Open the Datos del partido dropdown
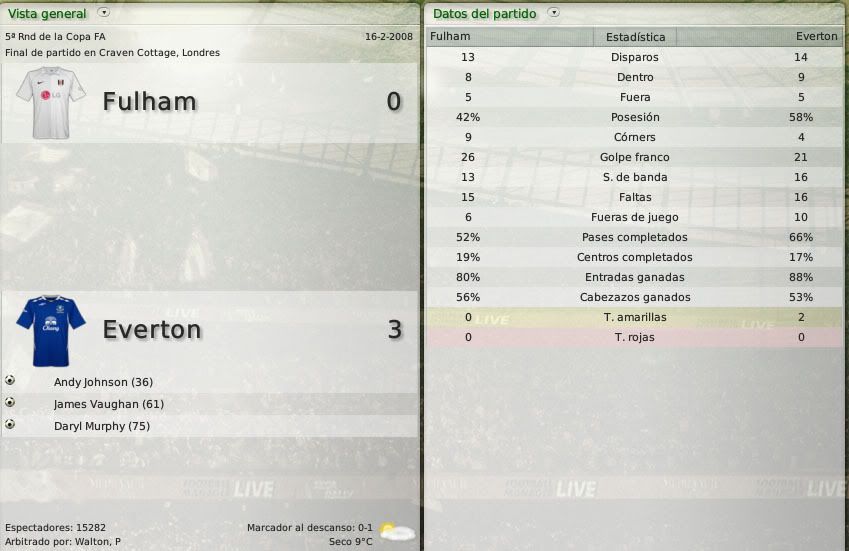The width and height of the screenshot is (849, 551). [554, 14]
